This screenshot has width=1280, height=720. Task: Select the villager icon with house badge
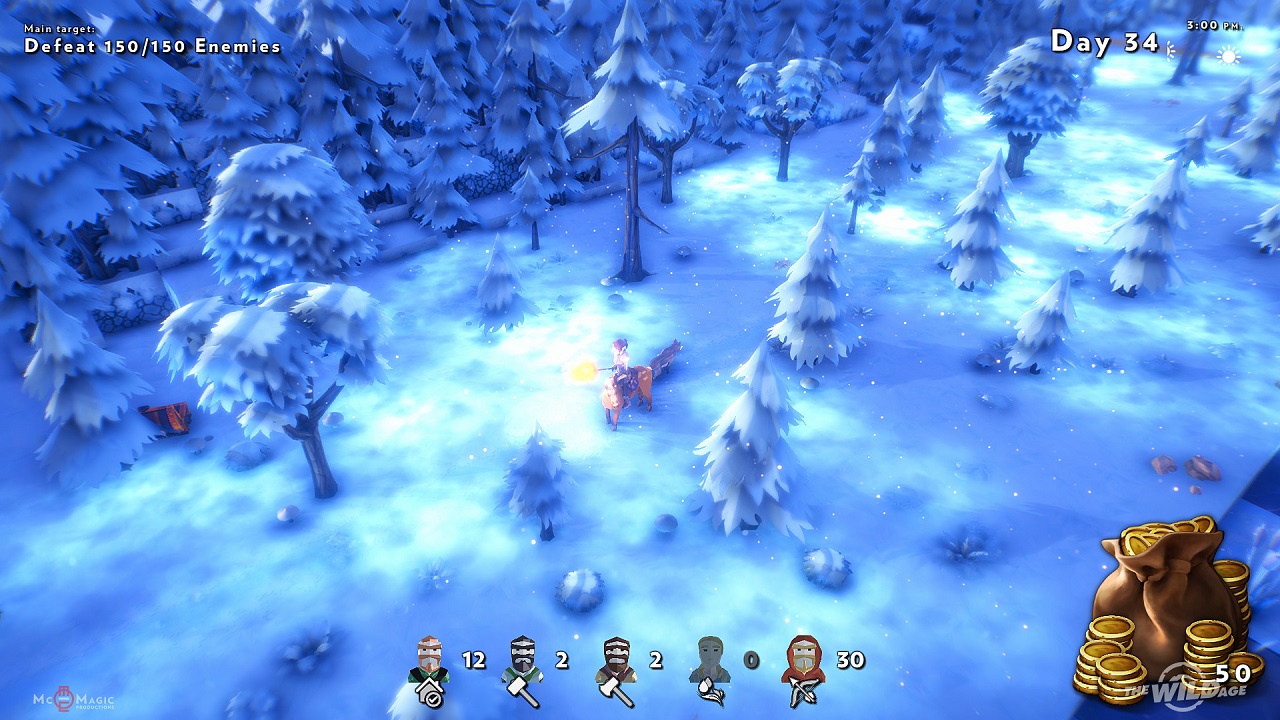[430, 667]
